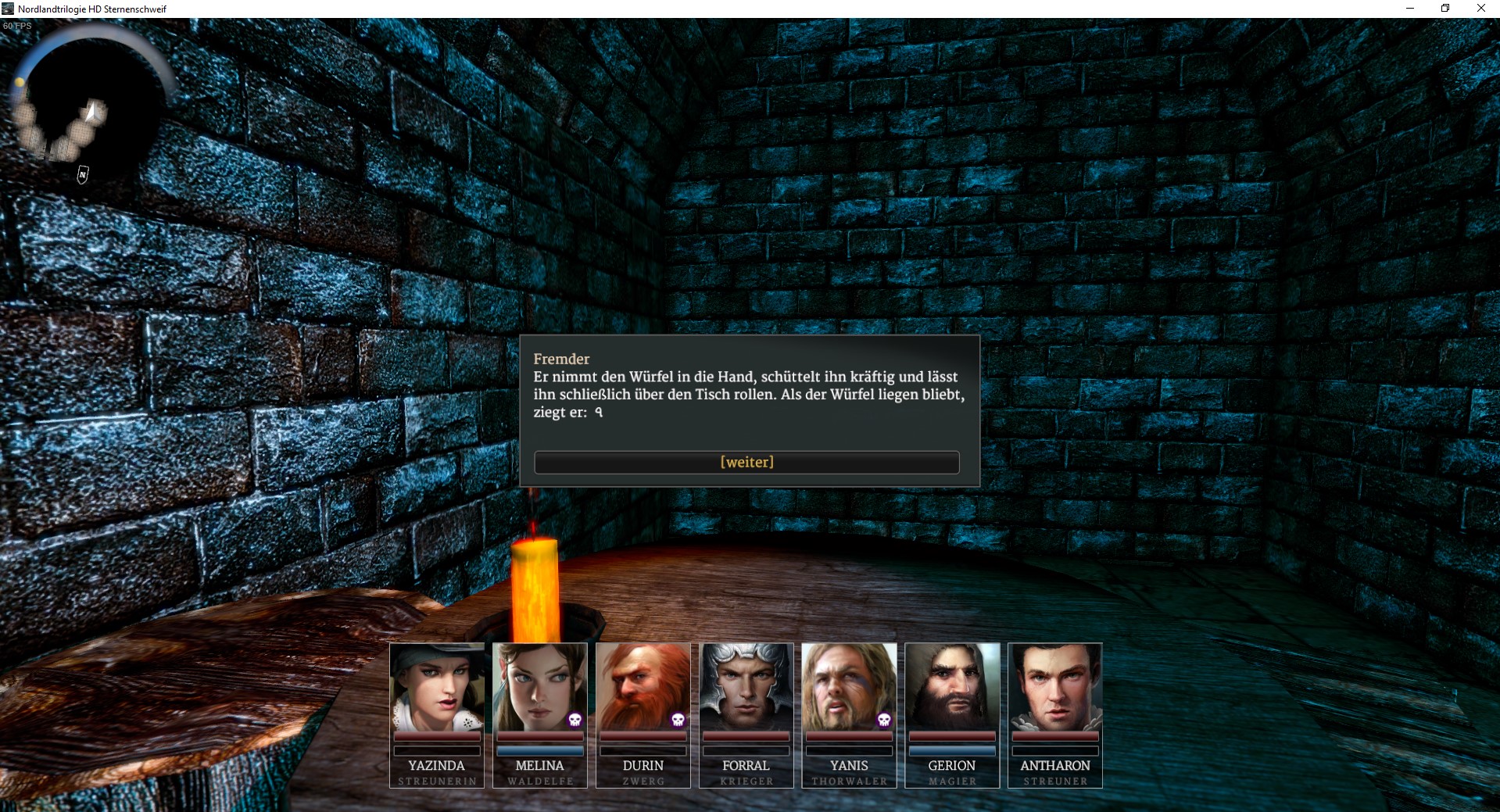Choose Gerion the Magier portrait

[952, 687]
